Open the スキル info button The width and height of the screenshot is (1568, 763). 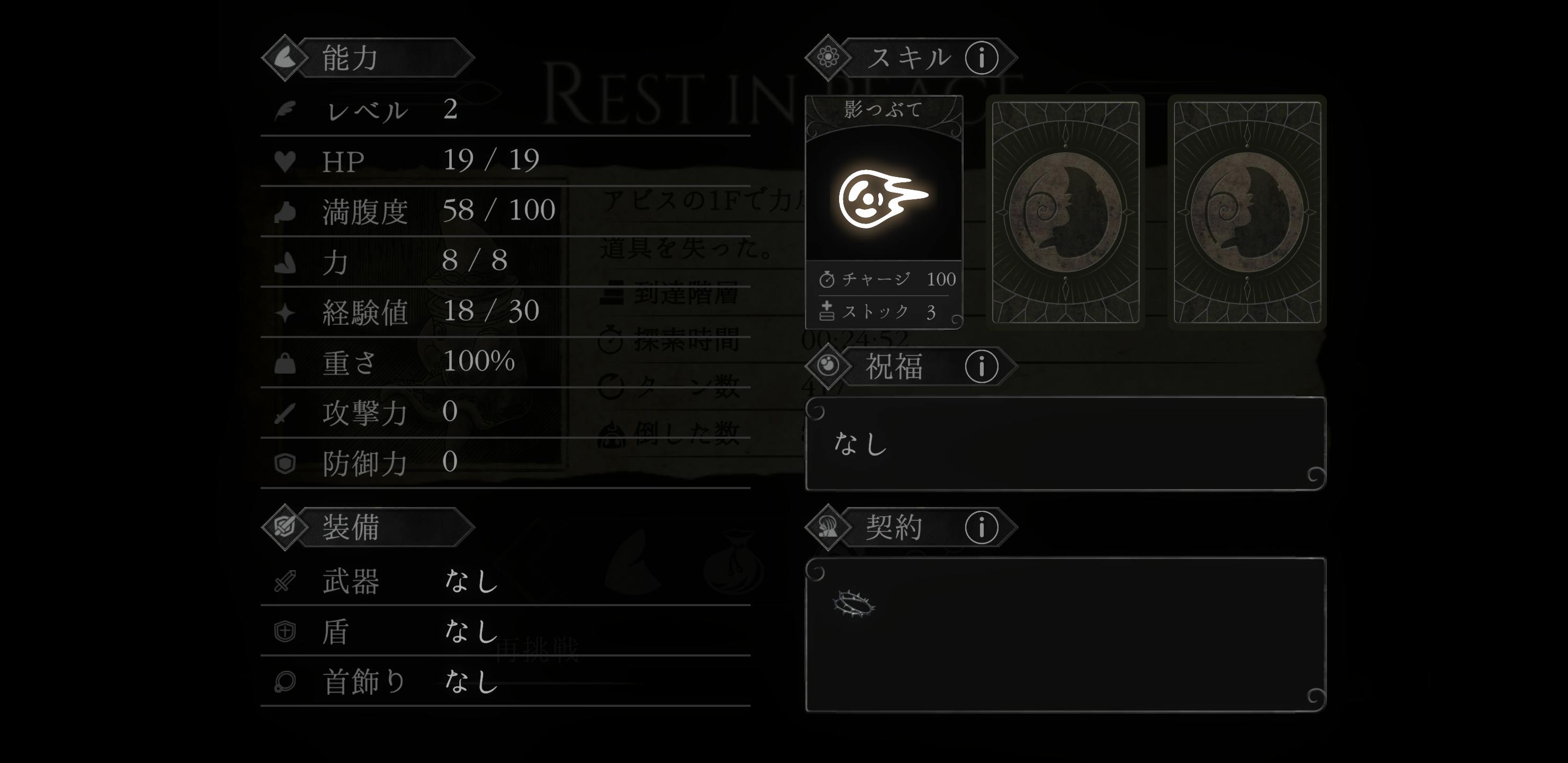pos(981,58)
